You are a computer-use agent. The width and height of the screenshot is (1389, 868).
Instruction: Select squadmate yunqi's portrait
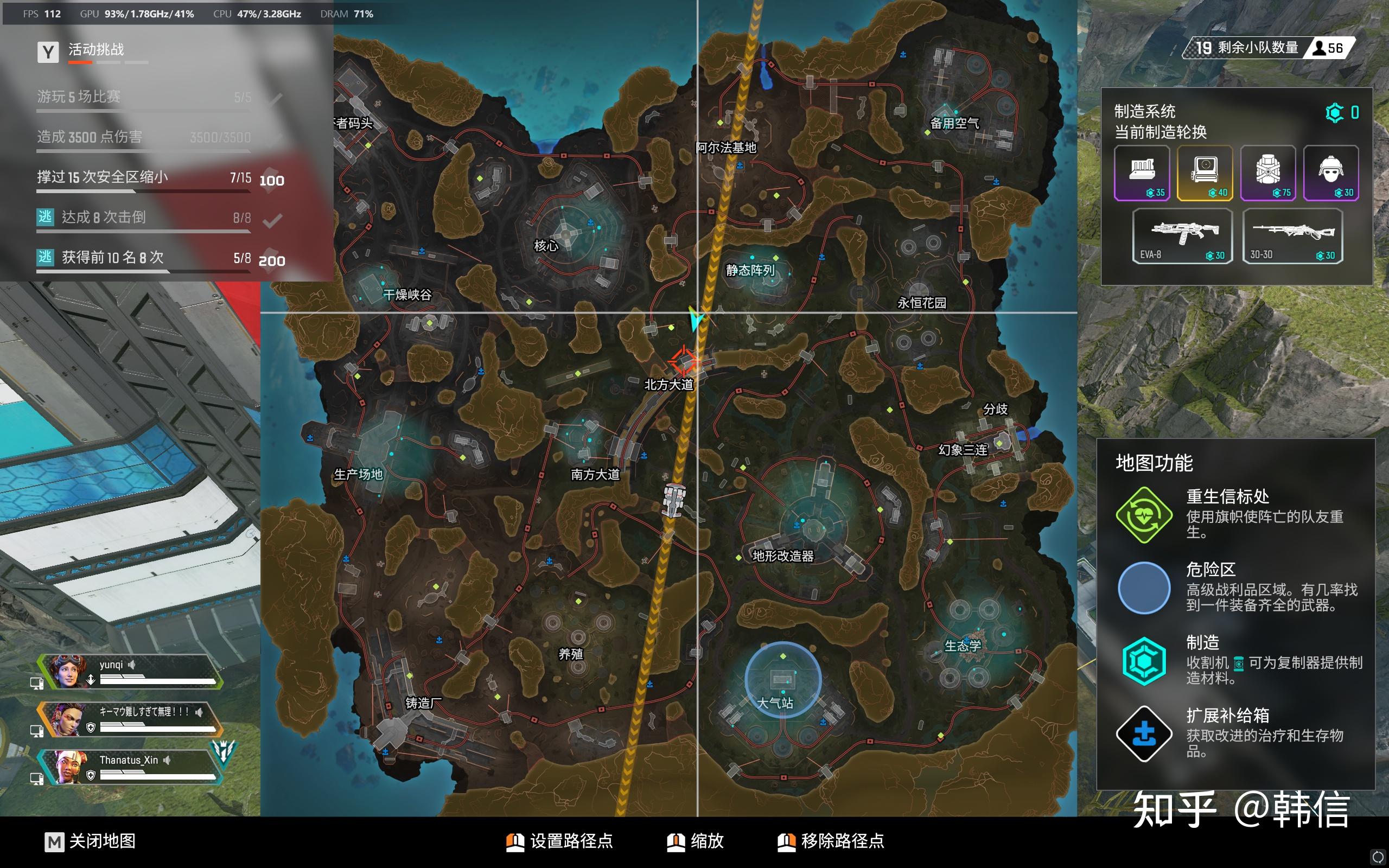click(68, 671)
